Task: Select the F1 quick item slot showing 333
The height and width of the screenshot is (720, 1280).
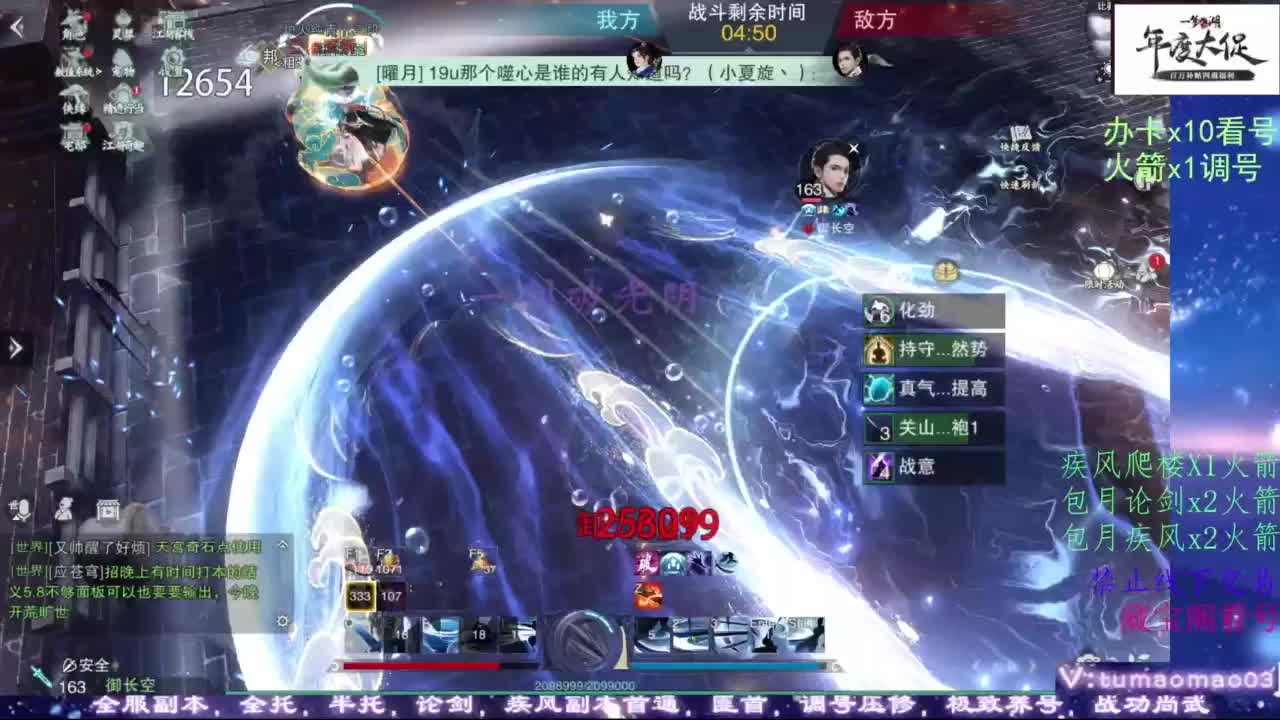Action: point(361,596)
